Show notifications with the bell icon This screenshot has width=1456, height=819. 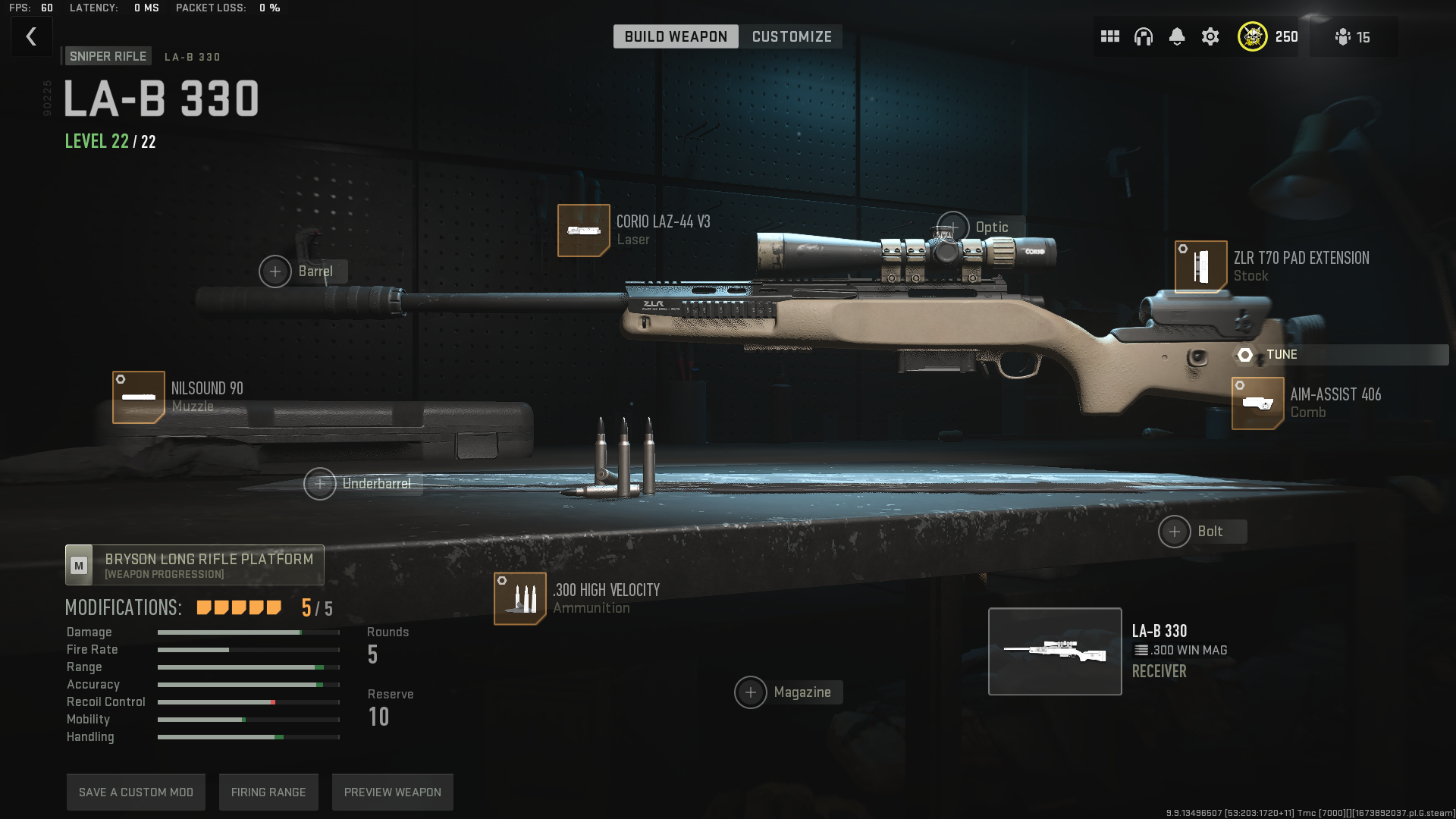tap(1176, 36)
